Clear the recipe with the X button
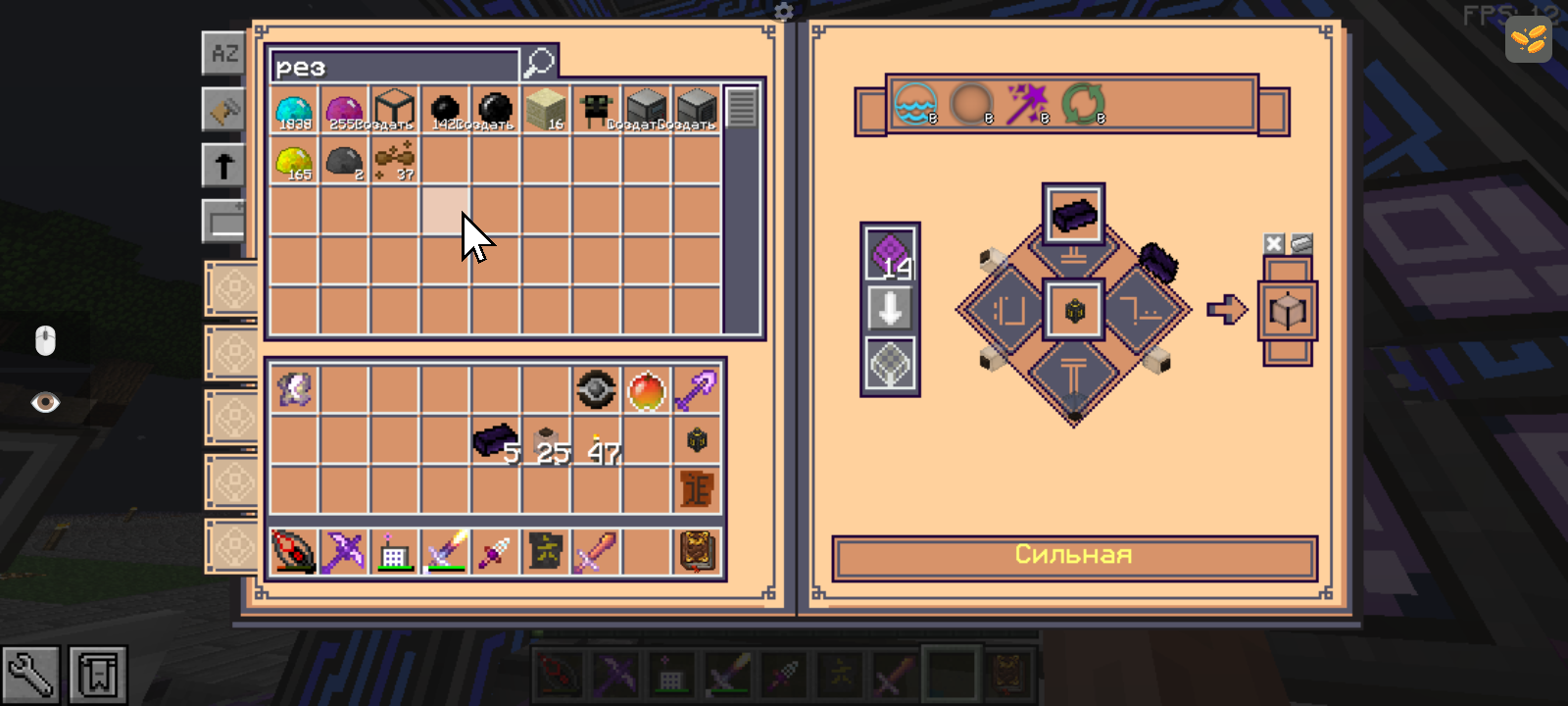The width and height of the screenshot is (1568, 706). 1273,244
